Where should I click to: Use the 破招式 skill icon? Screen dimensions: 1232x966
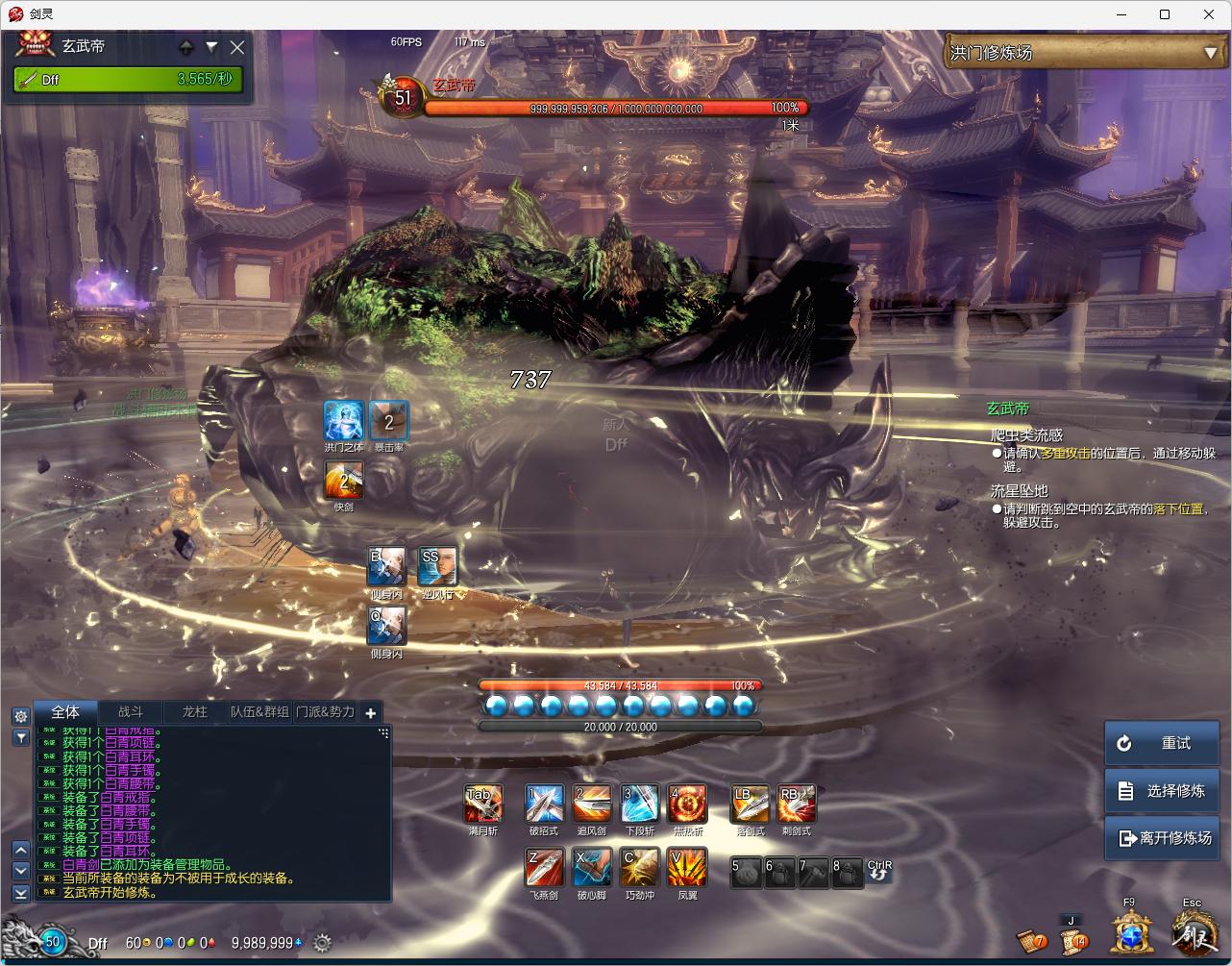coord(543,804)
